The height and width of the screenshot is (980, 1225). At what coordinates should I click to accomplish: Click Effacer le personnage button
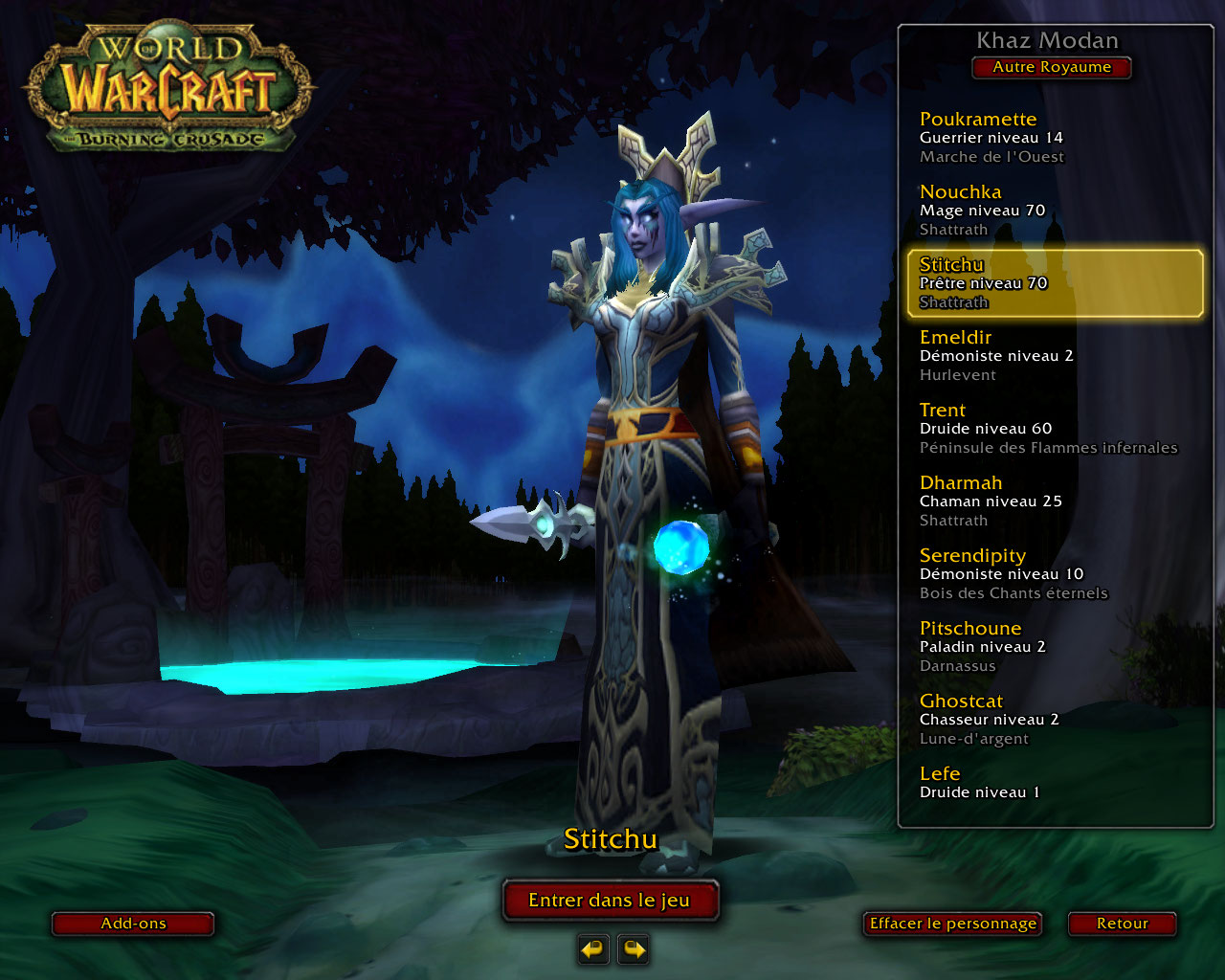click(952, 924)
